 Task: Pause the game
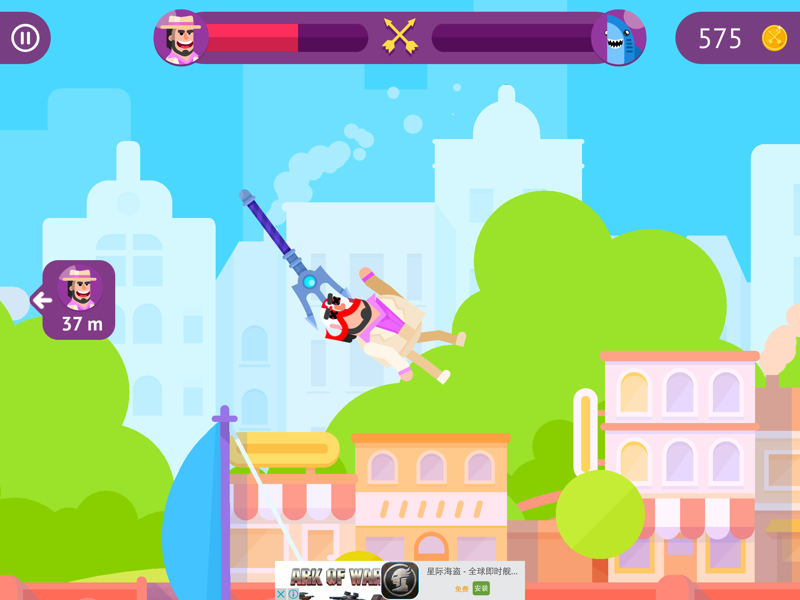pos(25,39)
